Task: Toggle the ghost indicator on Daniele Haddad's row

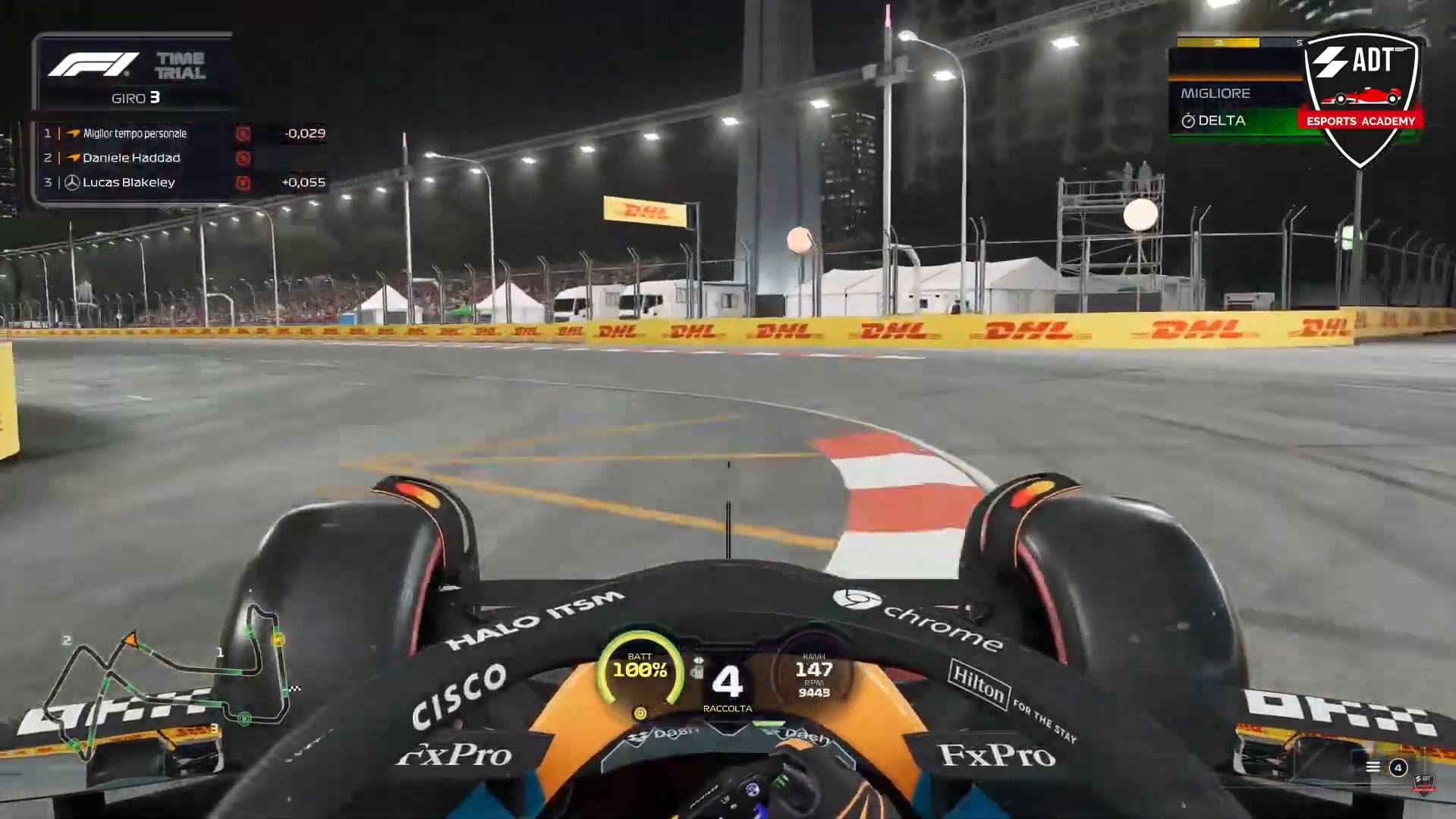Action: click(243, 159)
